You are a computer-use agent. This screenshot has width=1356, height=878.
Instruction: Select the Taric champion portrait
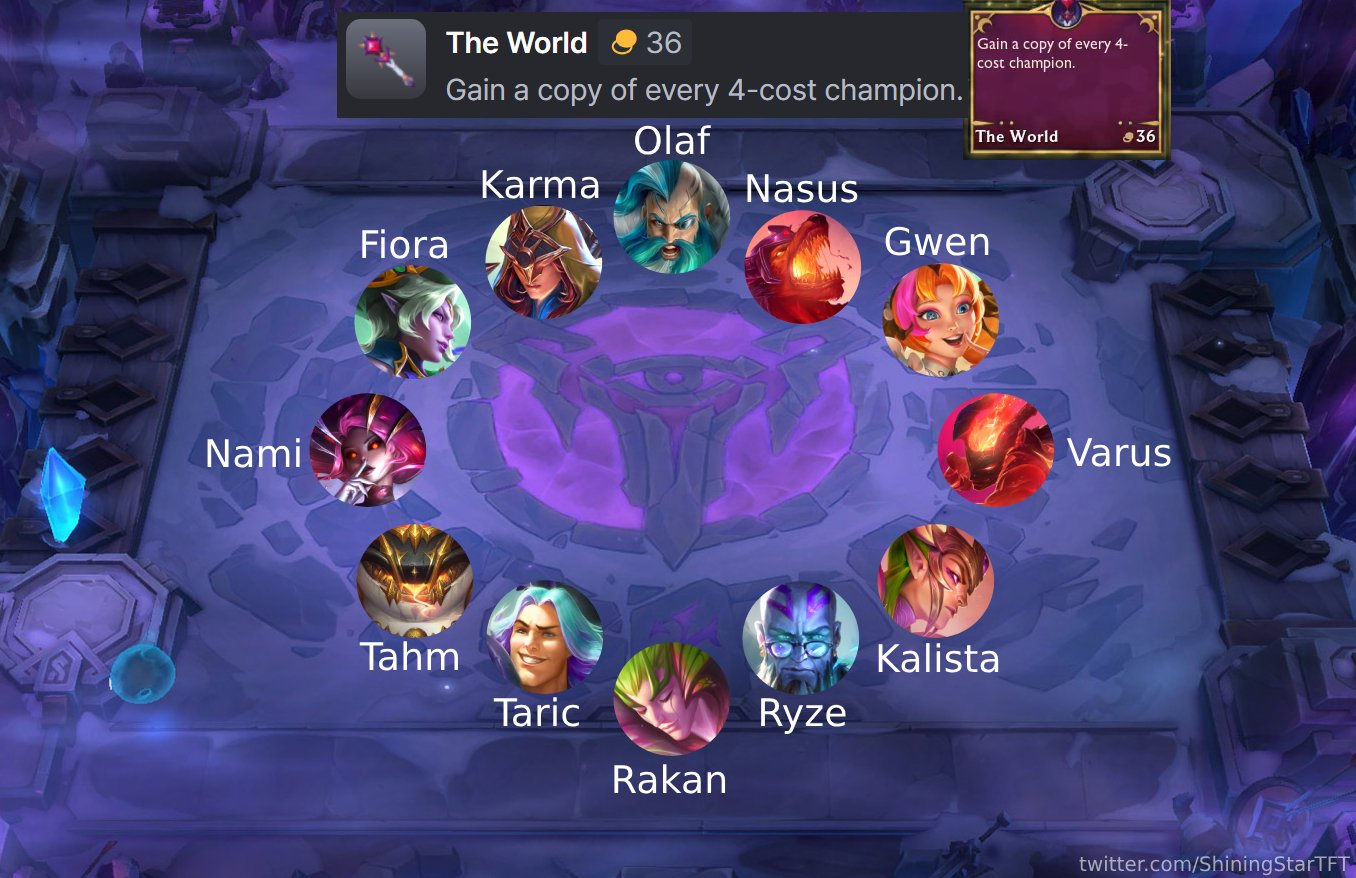[544, 636]
